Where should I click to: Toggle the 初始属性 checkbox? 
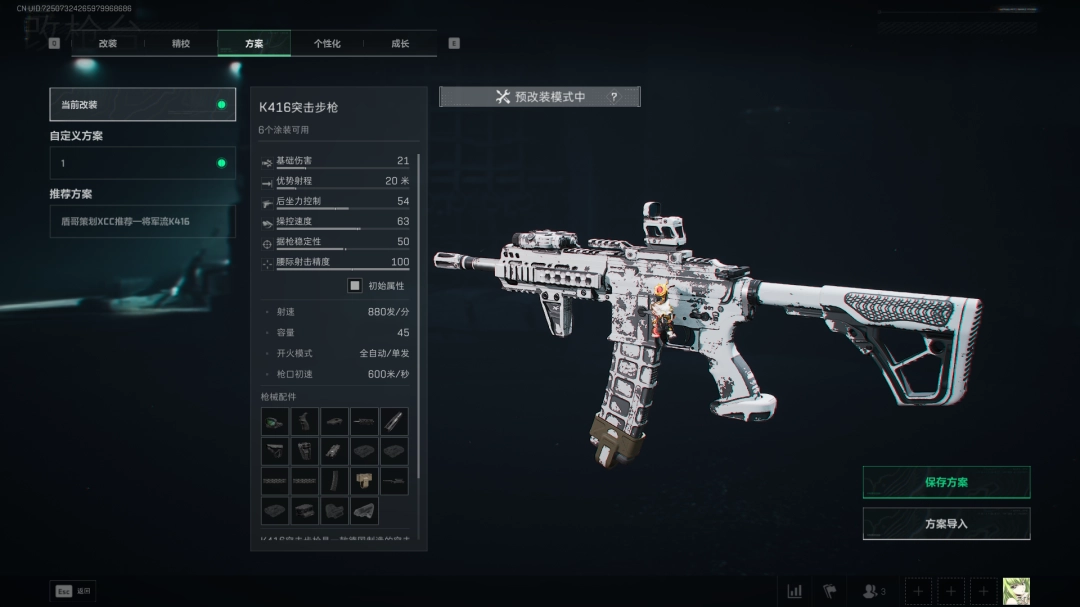pos(355,285)
